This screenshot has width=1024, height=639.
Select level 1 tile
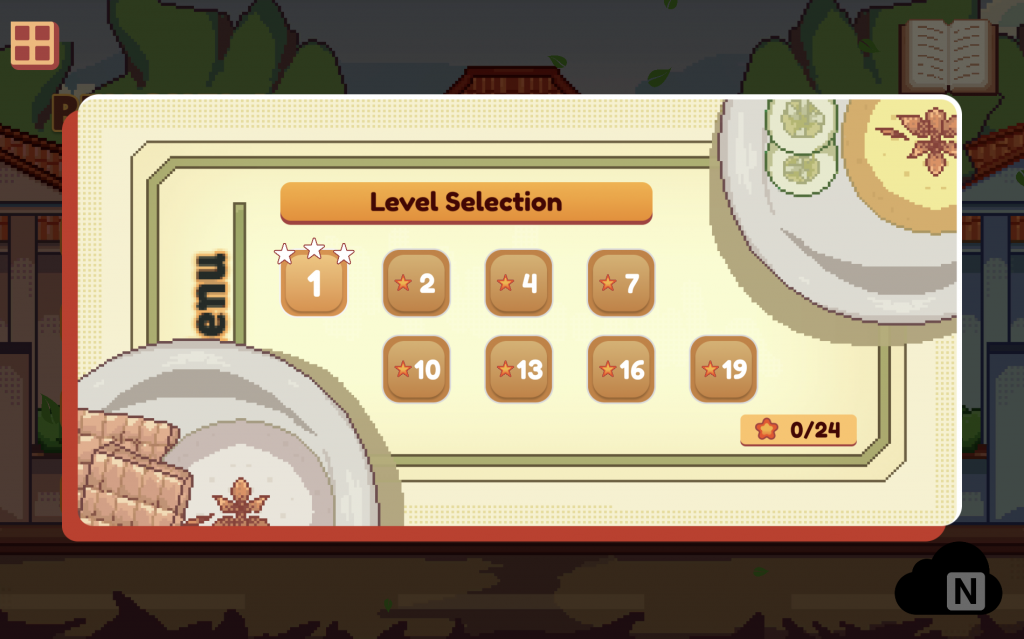314,283
